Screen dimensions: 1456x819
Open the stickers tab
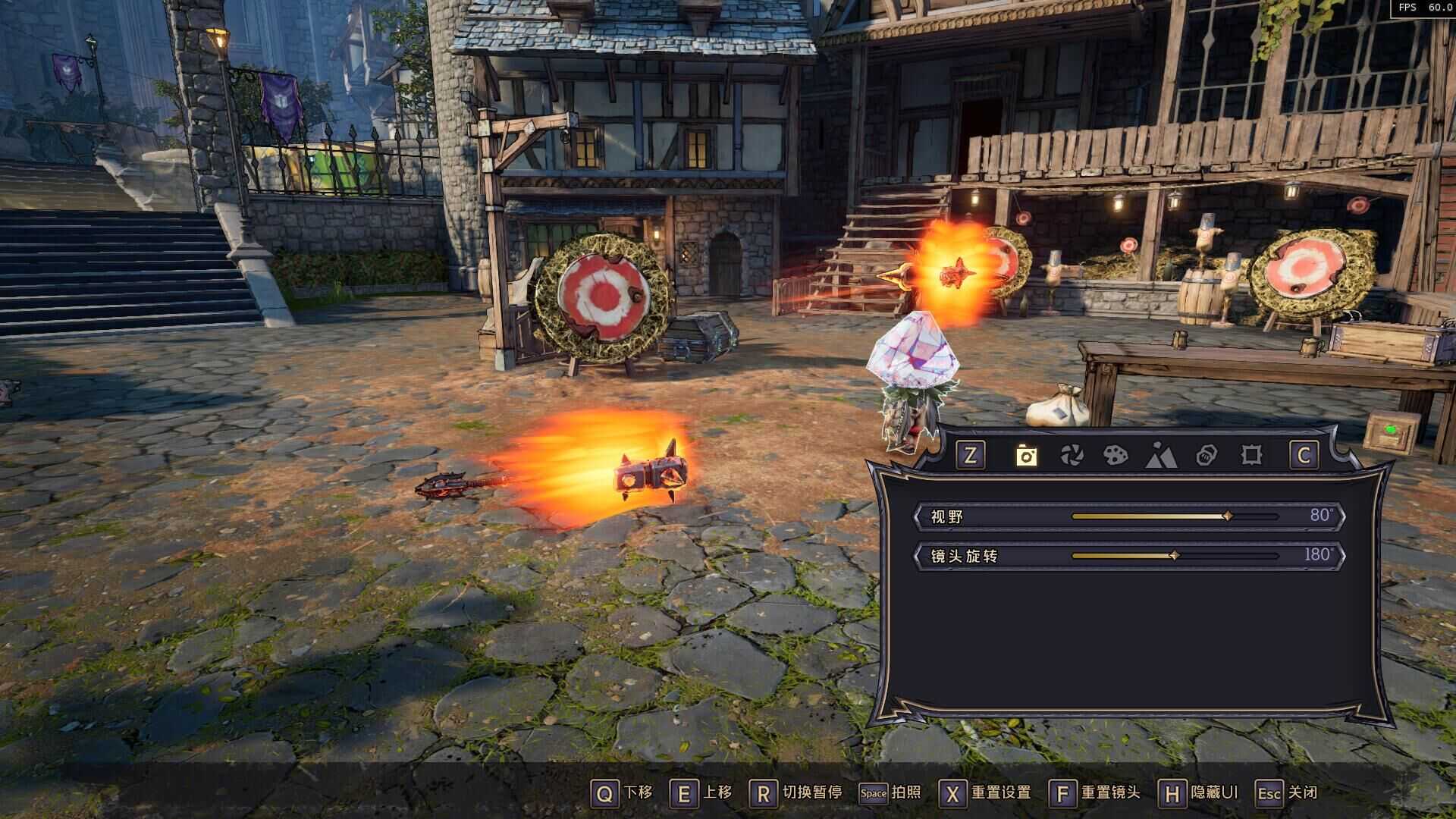click(1206, 455)
